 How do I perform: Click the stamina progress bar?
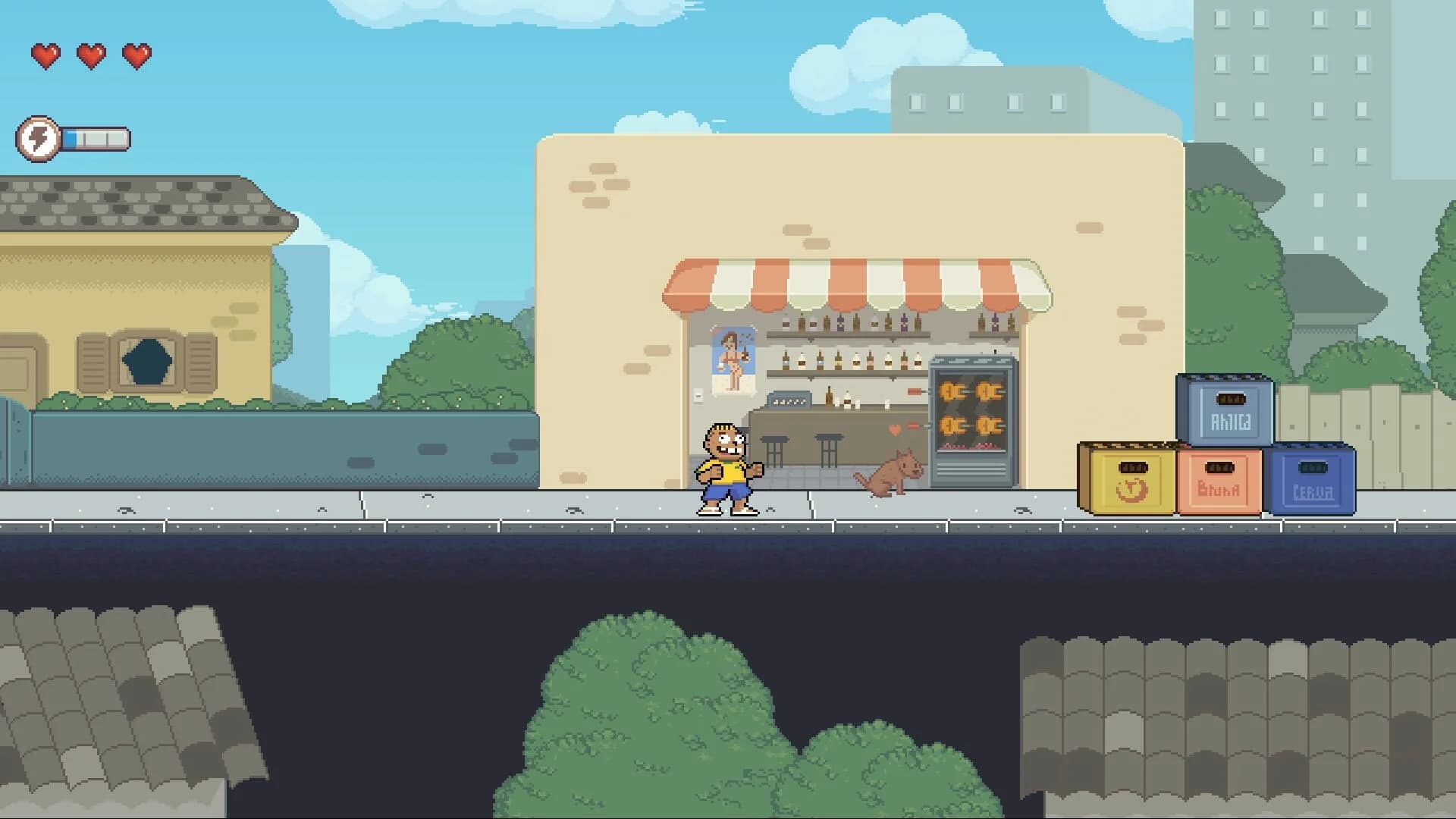(x=95, y=137)
